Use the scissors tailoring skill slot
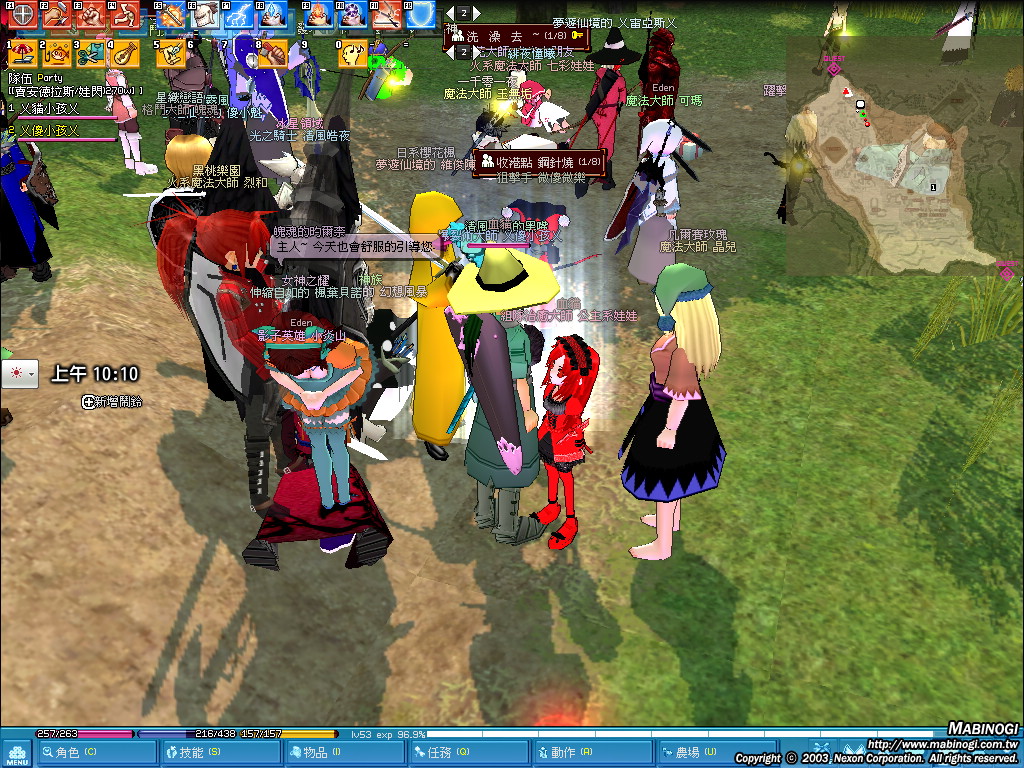Viewport: 1024px width, 768px height. pyautogui.click(x=90, y=53)
